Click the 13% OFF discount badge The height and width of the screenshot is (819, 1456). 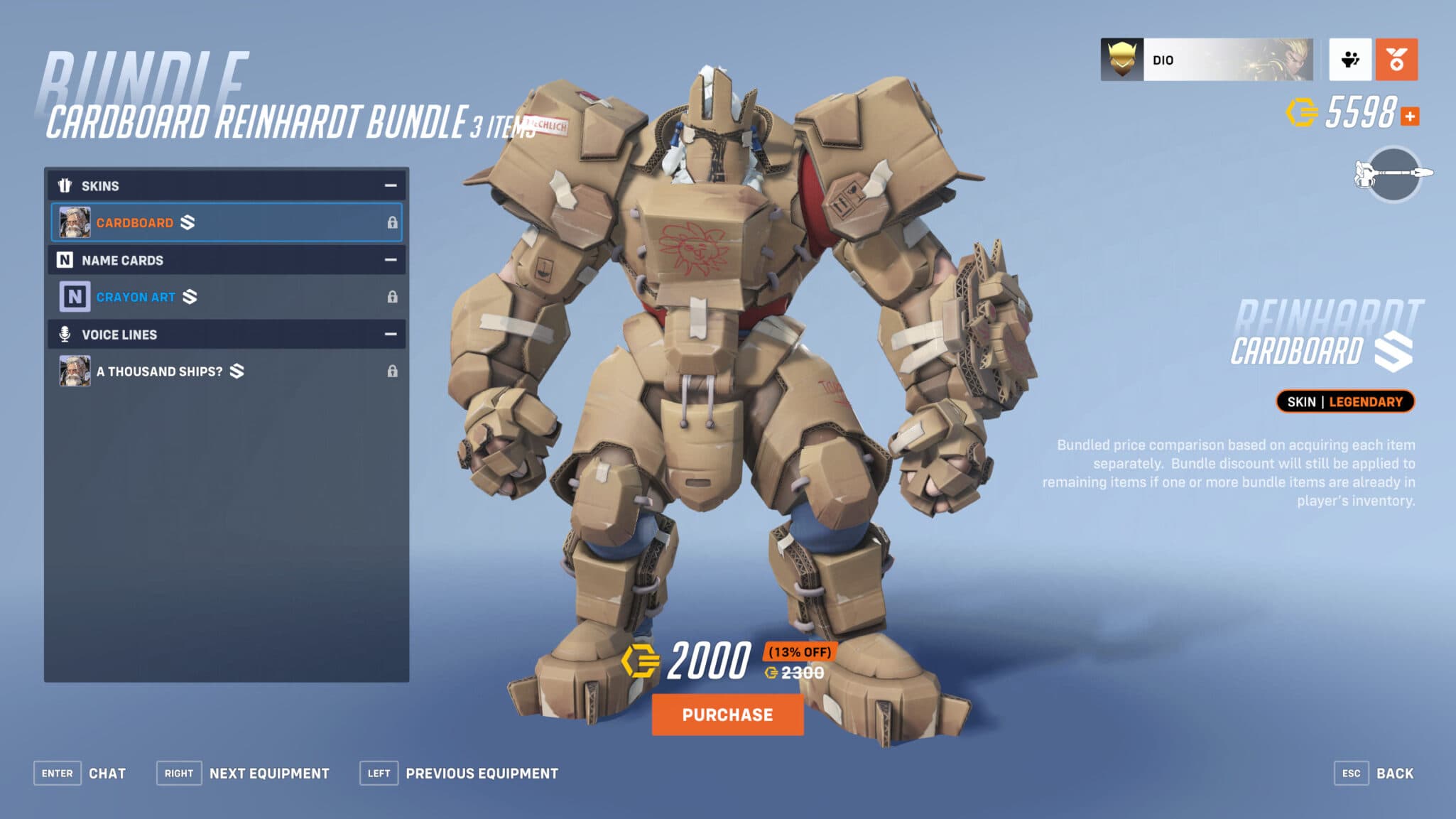click(801, 649)
